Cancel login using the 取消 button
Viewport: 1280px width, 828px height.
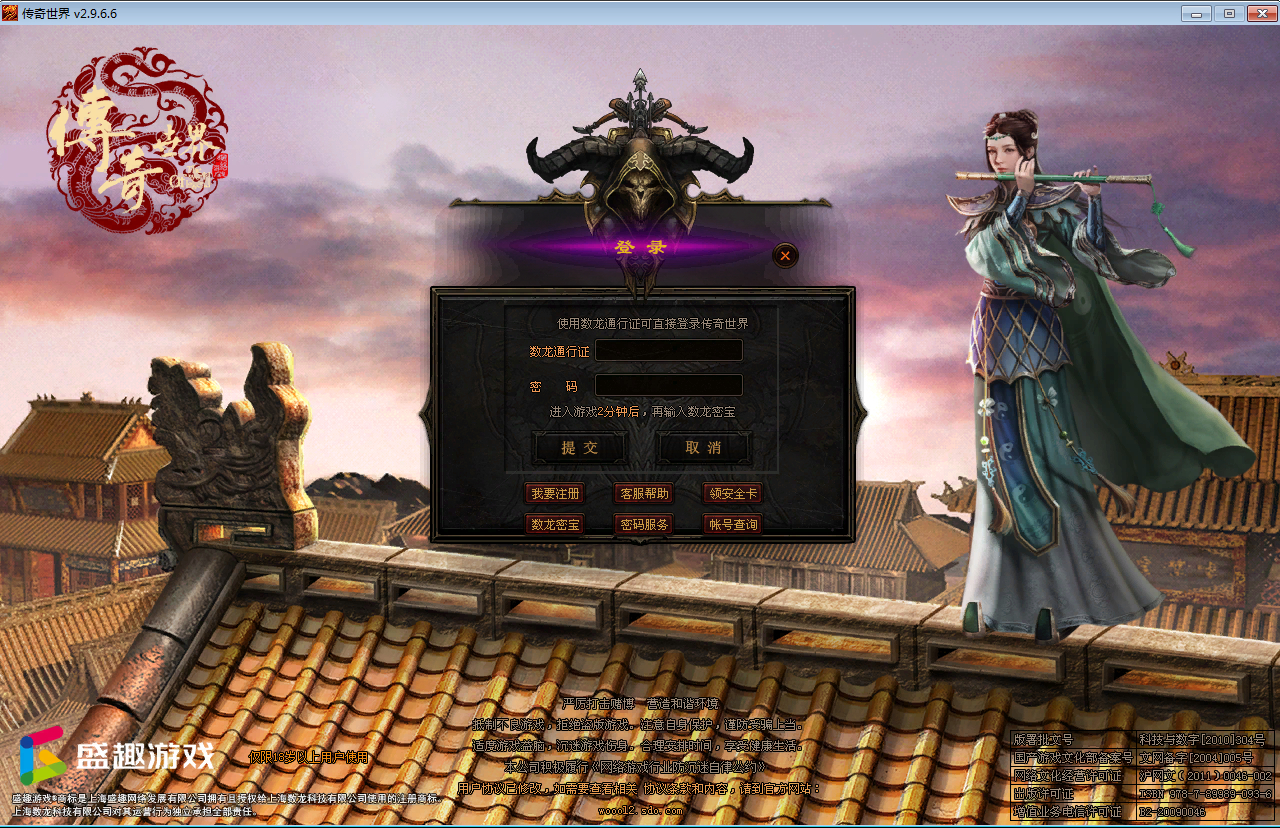click(x=703, y=448)
